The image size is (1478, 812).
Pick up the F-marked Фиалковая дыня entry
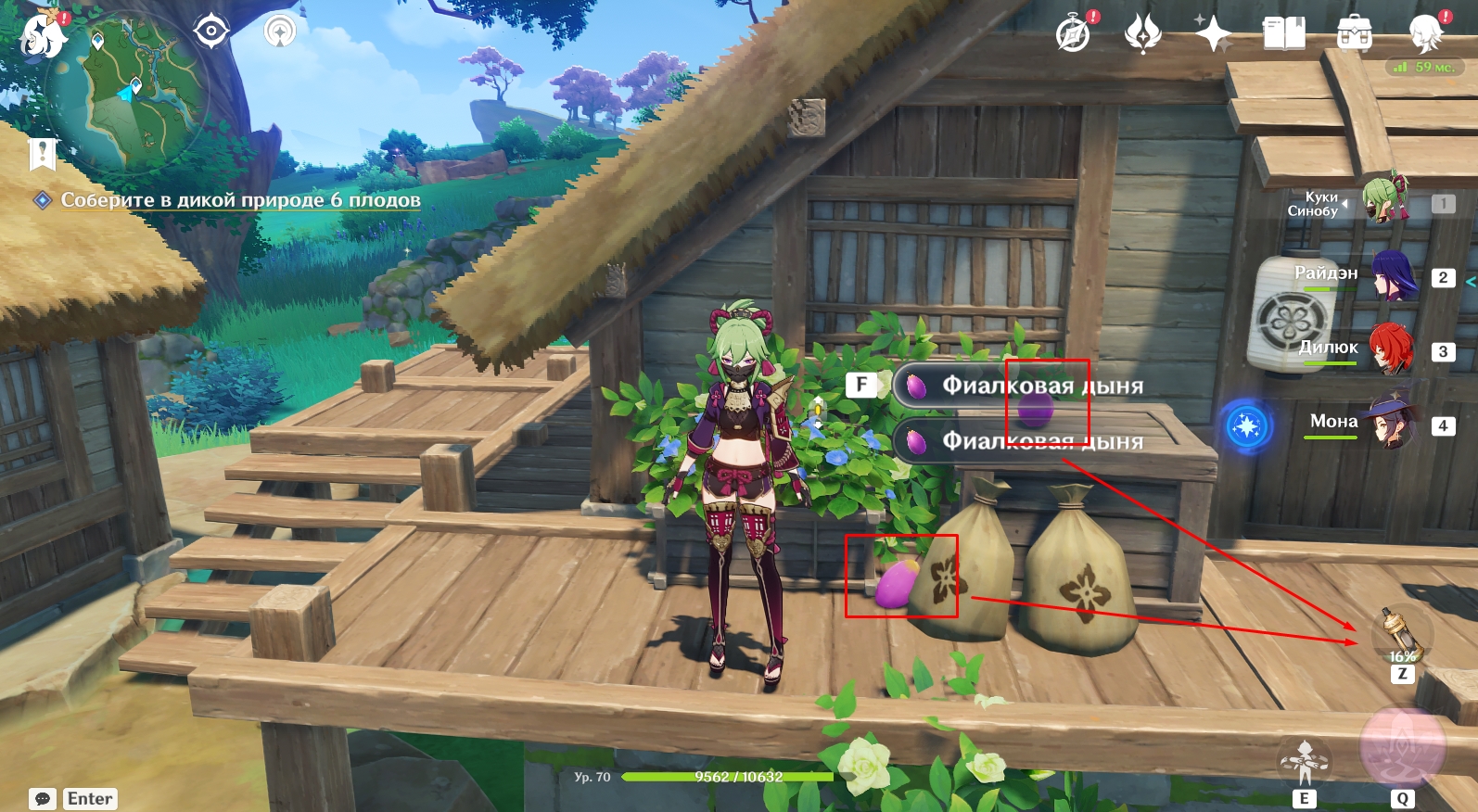tap(1020, 386)
